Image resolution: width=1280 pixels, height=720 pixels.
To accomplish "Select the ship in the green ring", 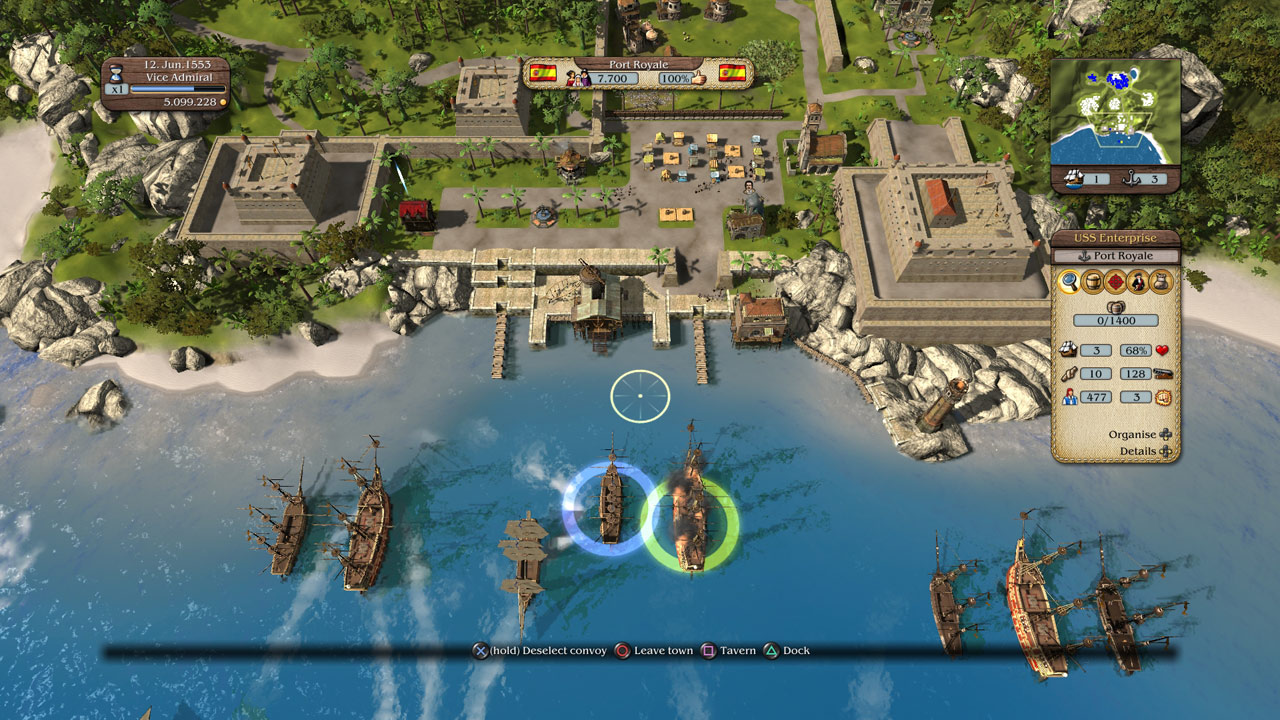I will pyautogui.click(x=689, y=510).
